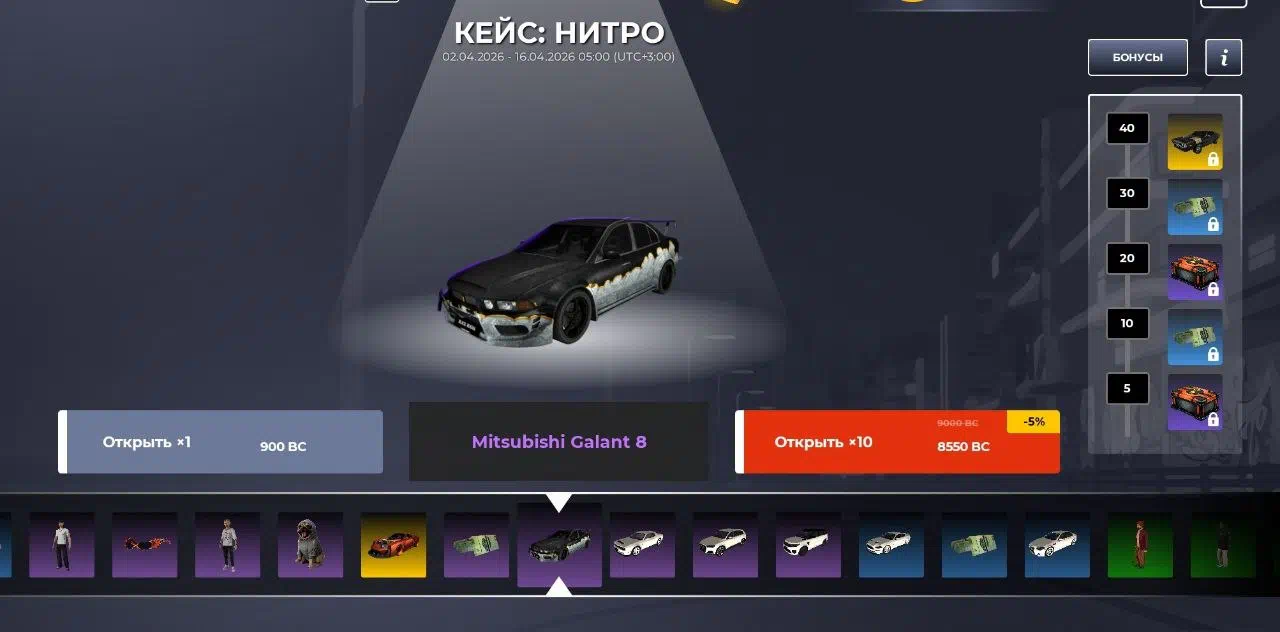
Task: Choose the cash bundle on purple tile
Action: point(476,545)
